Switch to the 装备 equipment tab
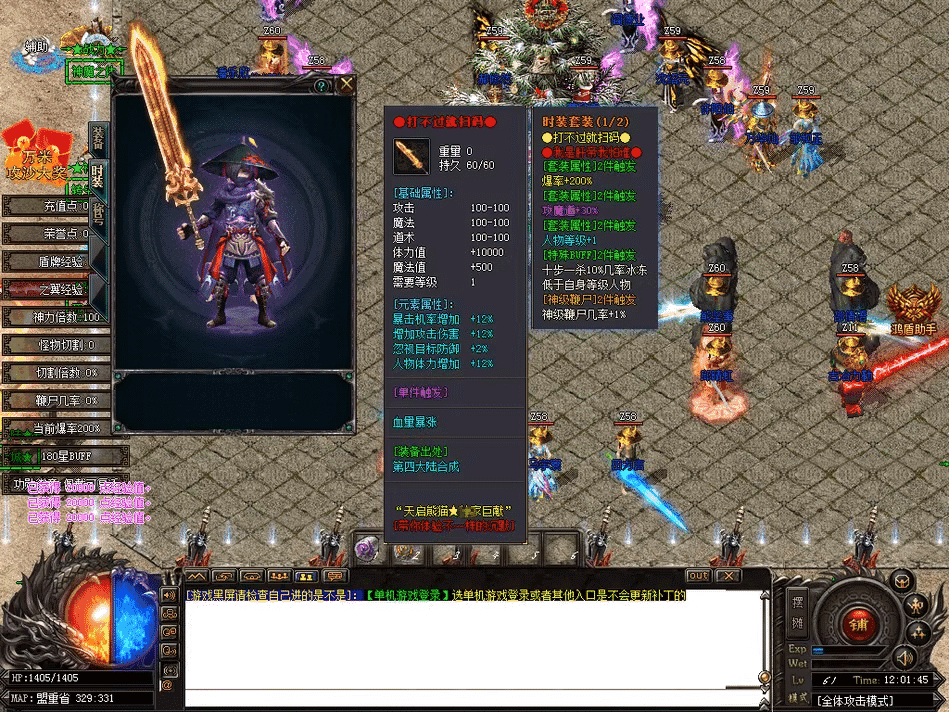 coord(98,139)
